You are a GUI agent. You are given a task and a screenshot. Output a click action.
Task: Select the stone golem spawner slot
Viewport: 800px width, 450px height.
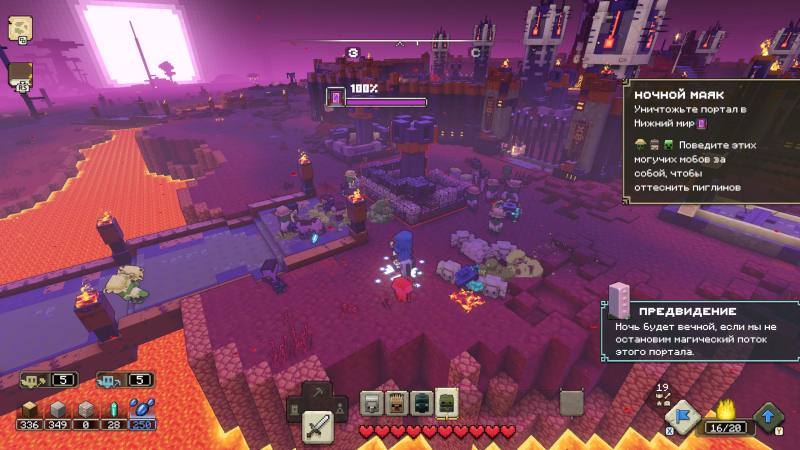click(x=372, y=403)
